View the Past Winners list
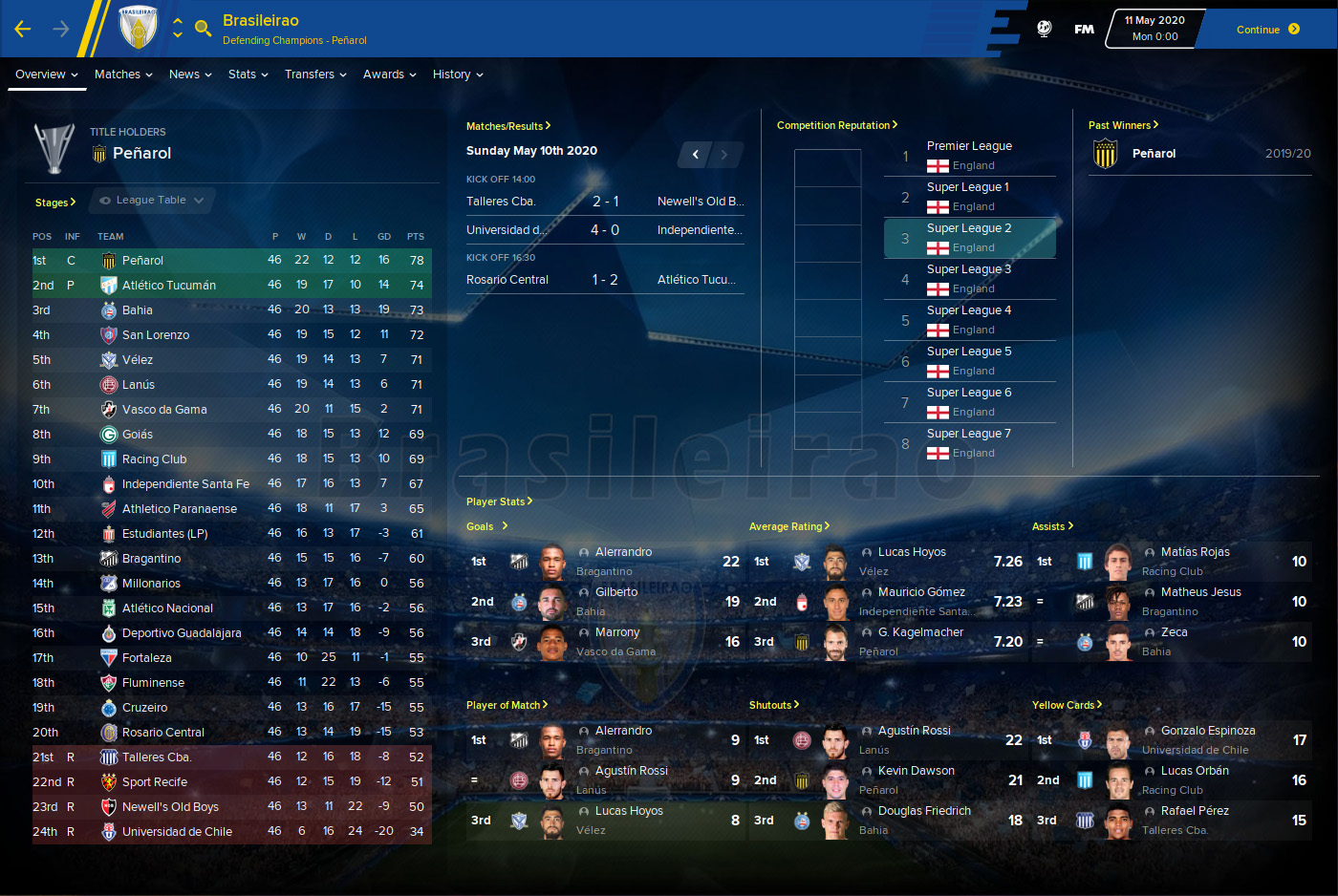1338x896 pixels. pos(1122,125)
